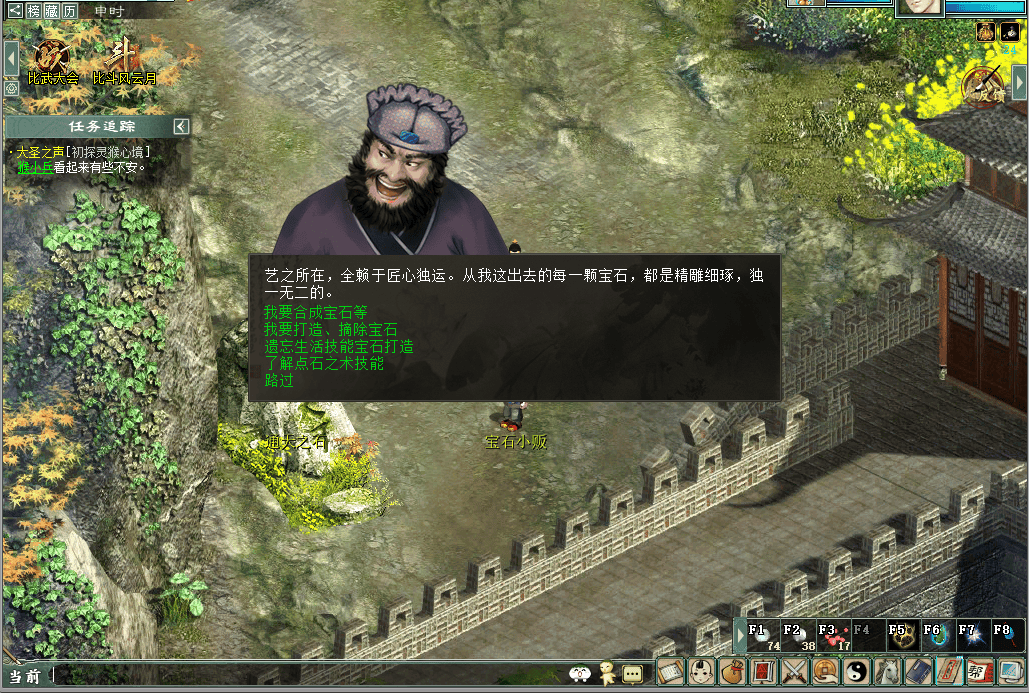Choose 了解点石之术技能 from the dialogue

(x=323, y=363)
